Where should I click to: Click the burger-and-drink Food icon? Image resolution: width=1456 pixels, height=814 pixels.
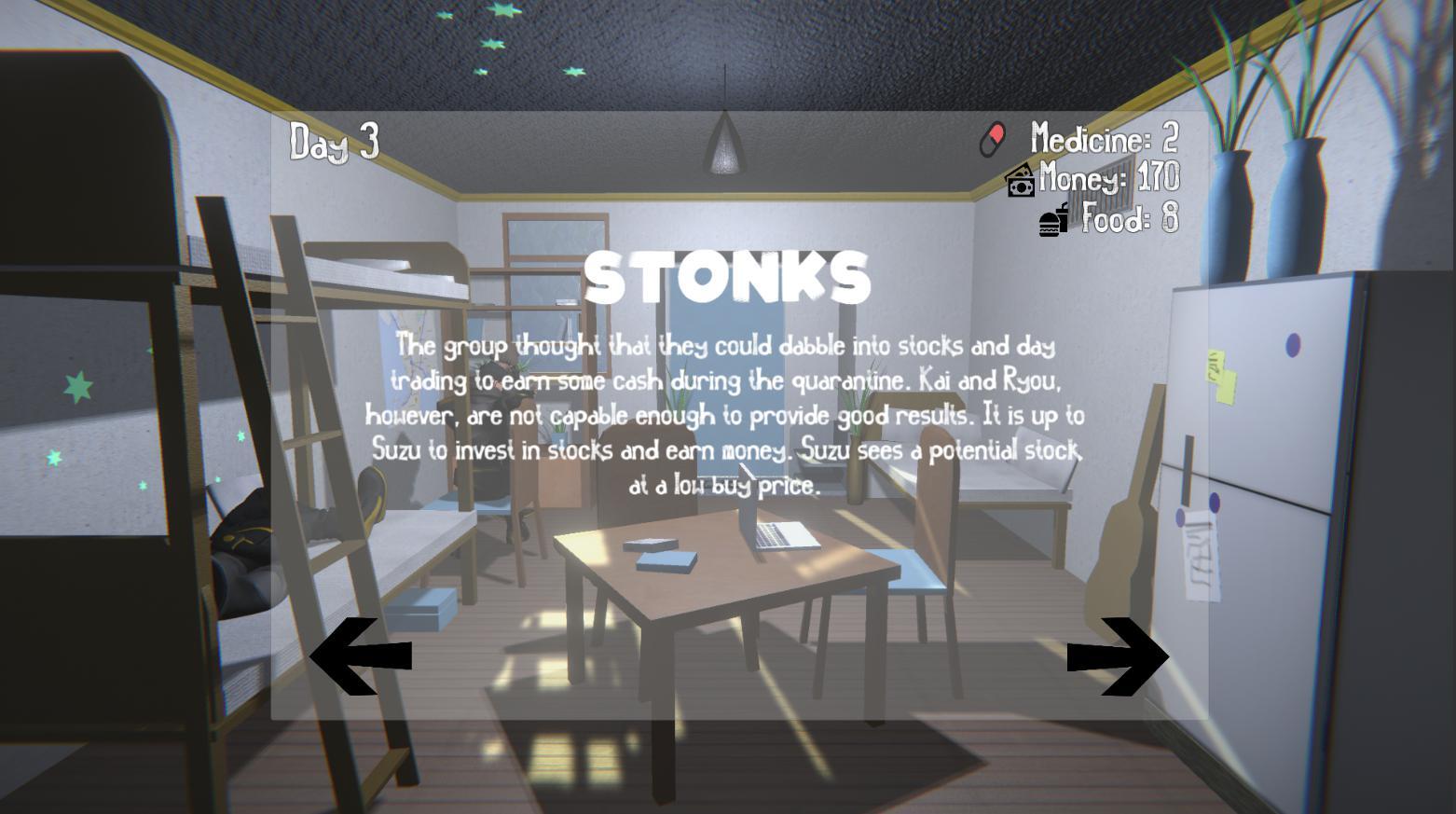click(1052, 220)
